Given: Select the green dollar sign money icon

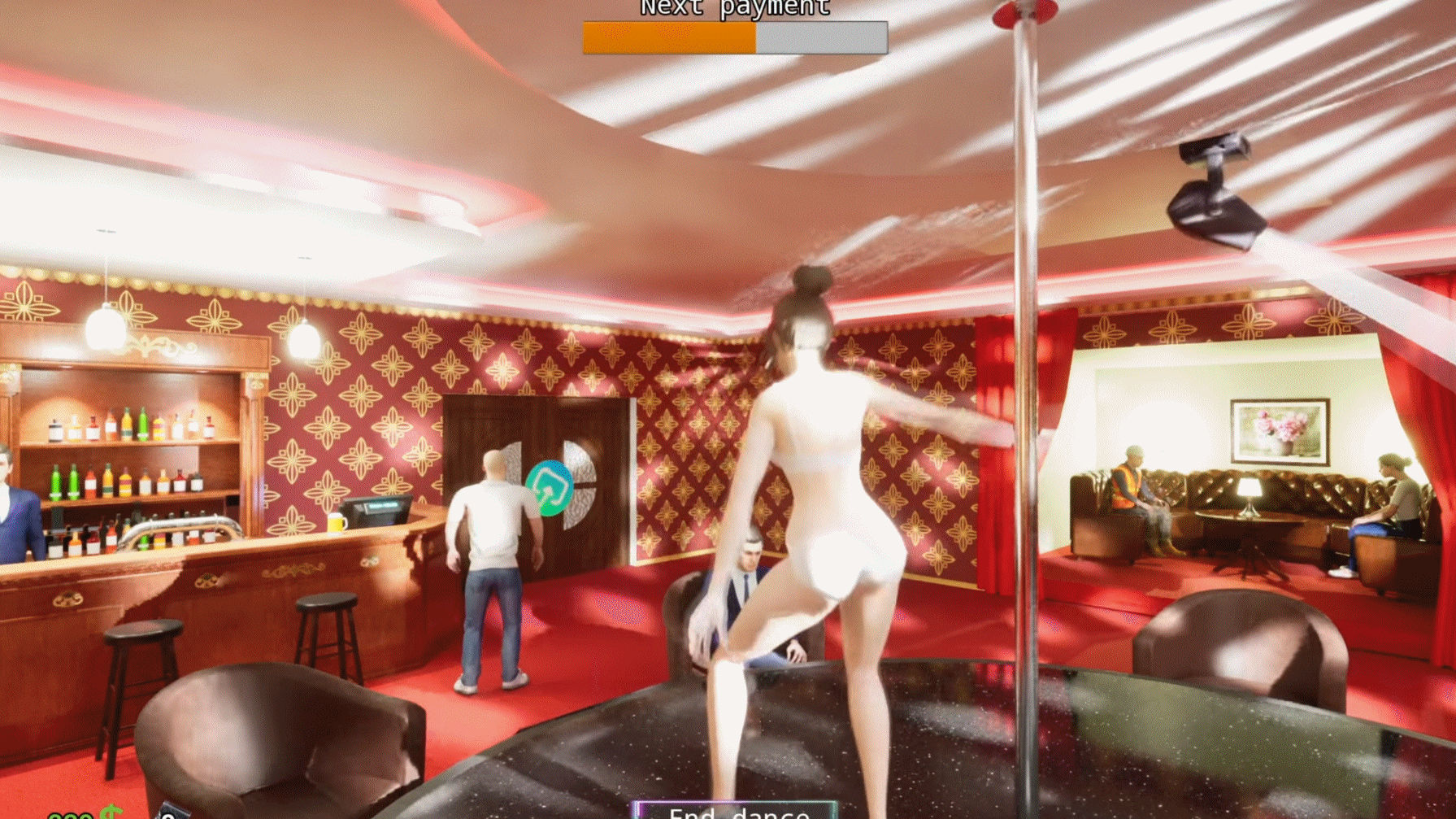Looking at the screenshot, I should click(110, 812).
